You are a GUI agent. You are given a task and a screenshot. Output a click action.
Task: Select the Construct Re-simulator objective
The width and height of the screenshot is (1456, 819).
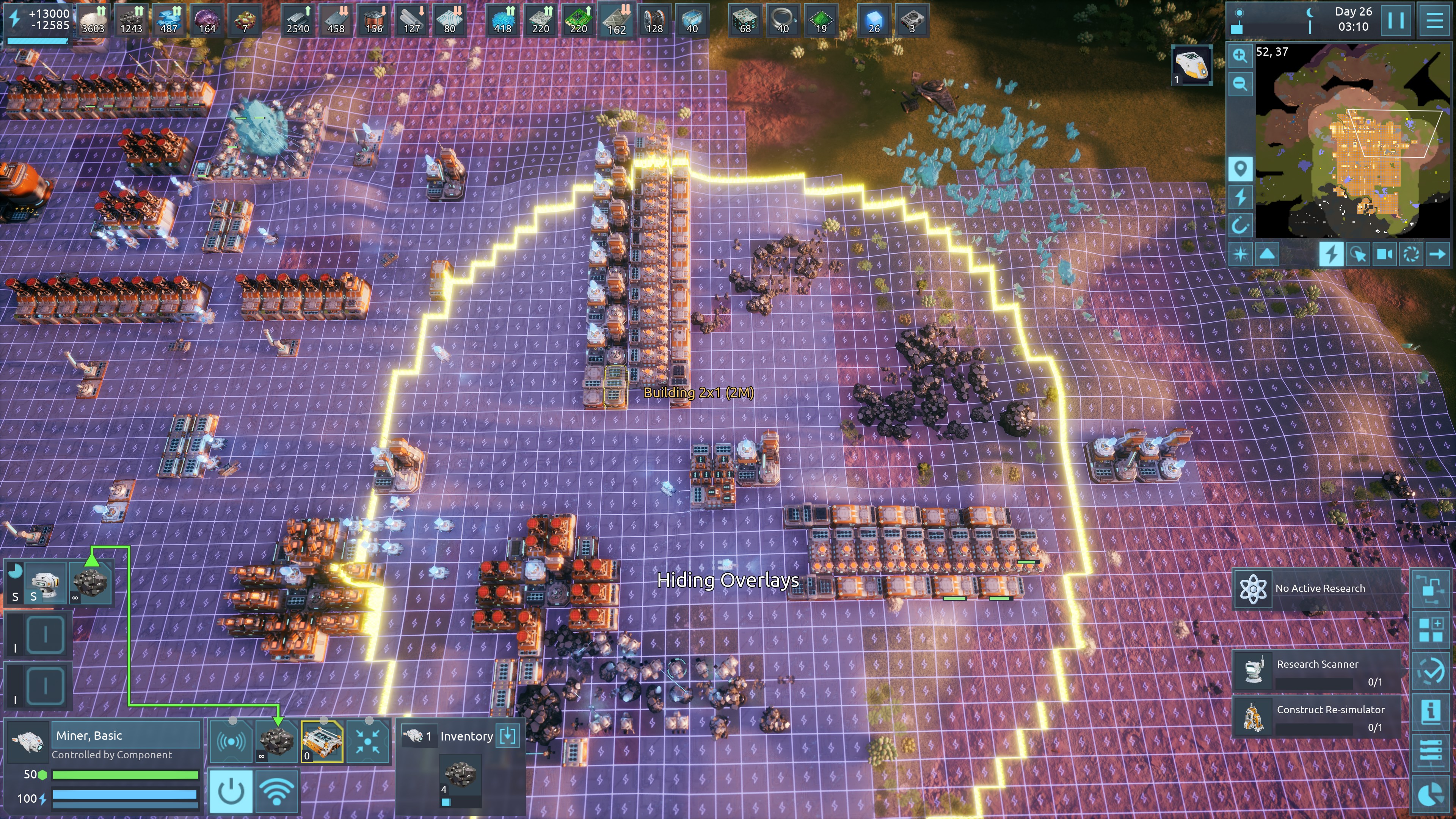point(1317,717)
